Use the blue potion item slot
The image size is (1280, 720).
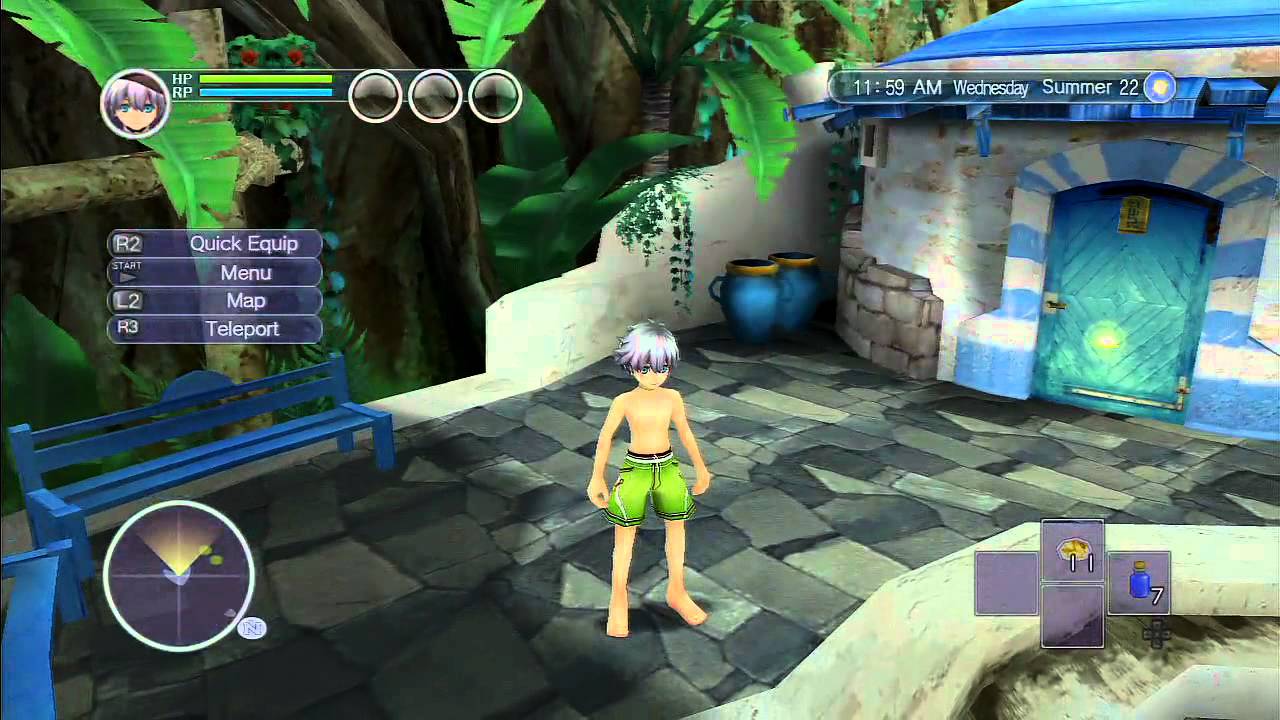(x=1139, y=581)
